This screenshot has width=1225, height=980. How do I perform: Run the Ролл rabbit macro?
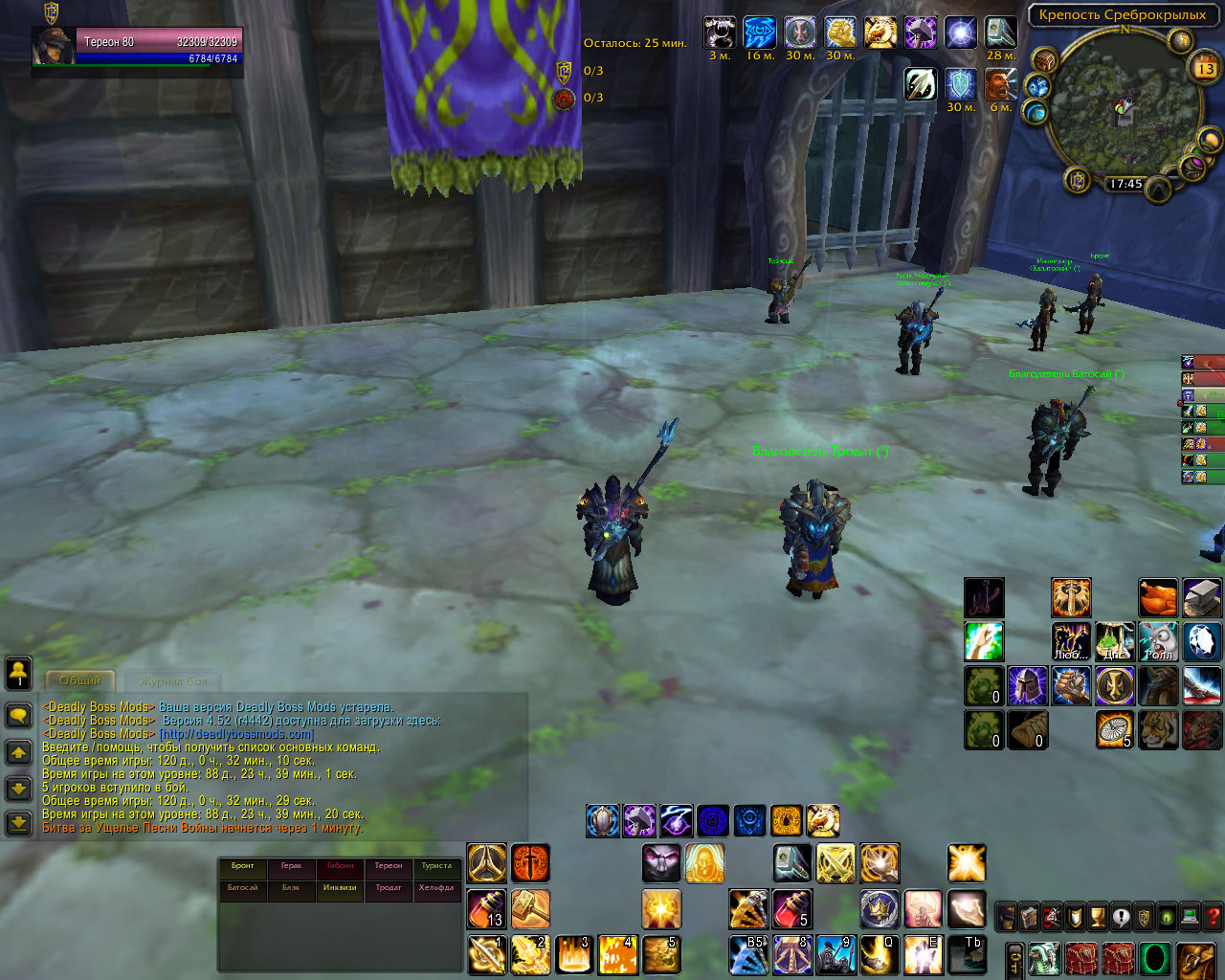1158,641
